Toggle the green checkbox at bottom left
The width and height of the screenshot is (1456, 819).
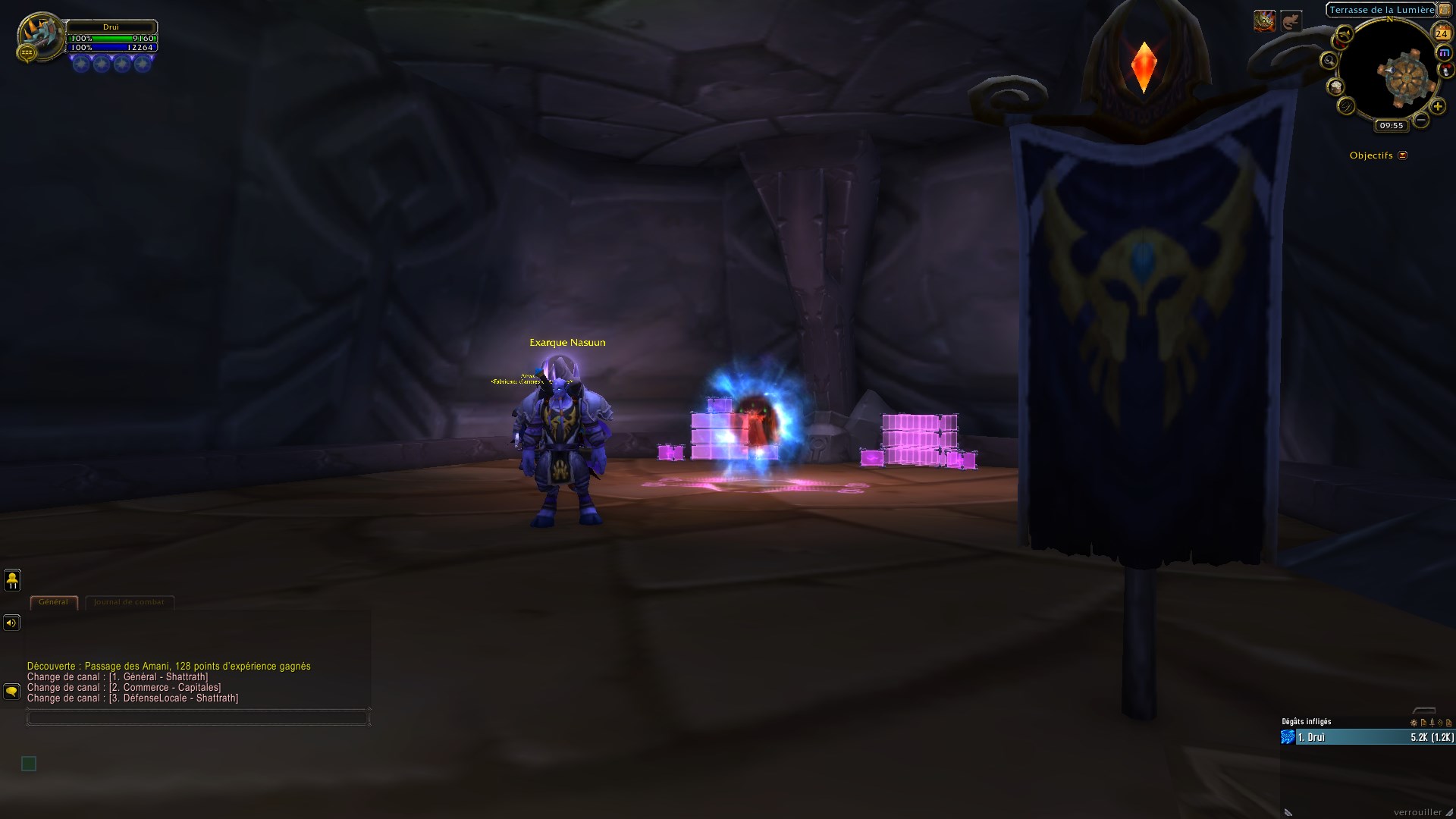29,764
